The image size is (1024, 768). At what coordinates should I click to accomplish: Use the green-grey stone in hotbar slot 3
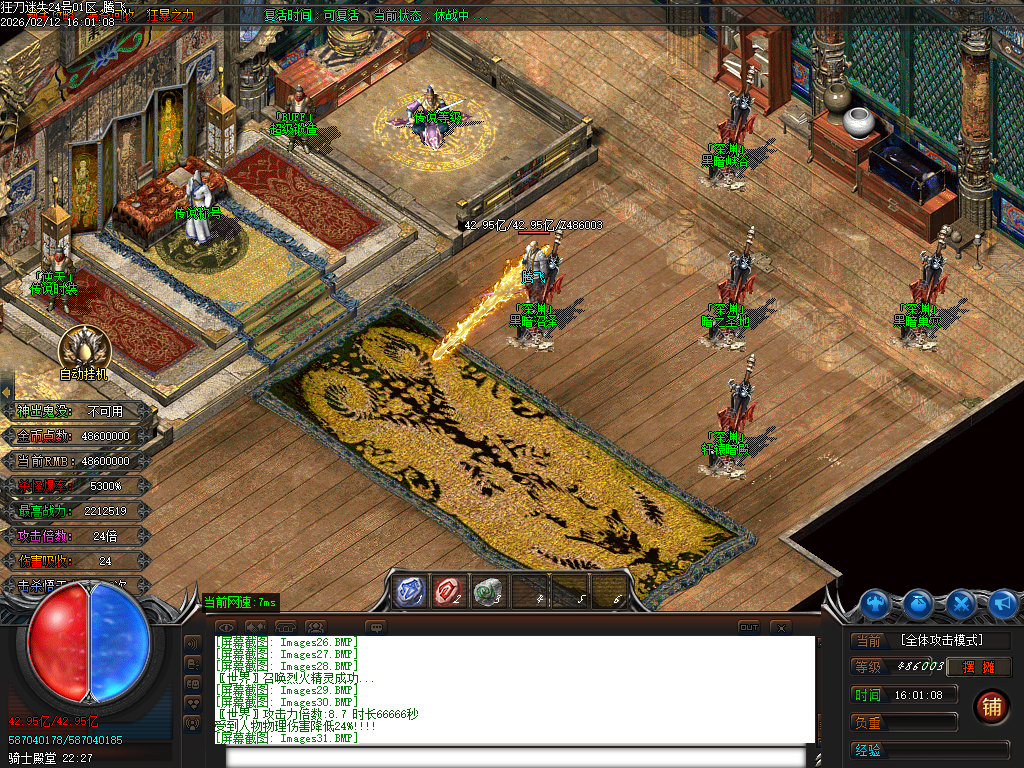[x=489, y=591]
